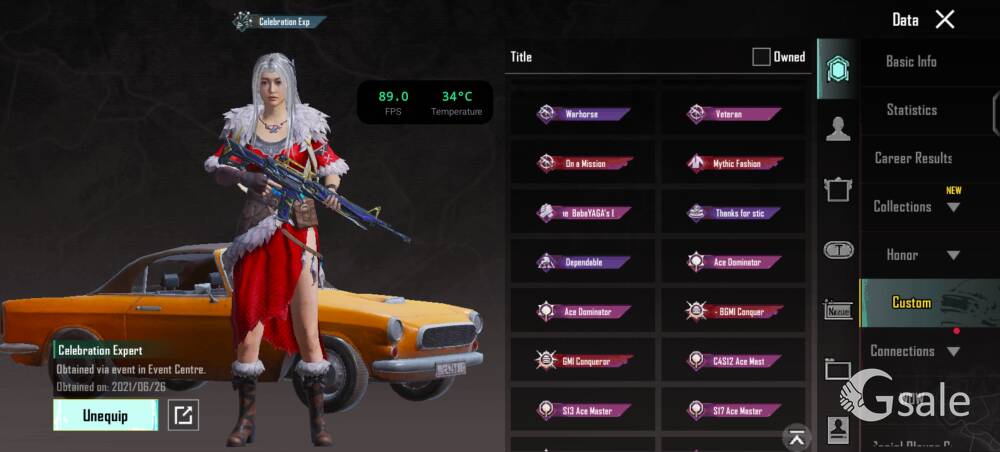The image size is (1000, 452).
Task: Select the On a Mission title
Action: (583, 163)
